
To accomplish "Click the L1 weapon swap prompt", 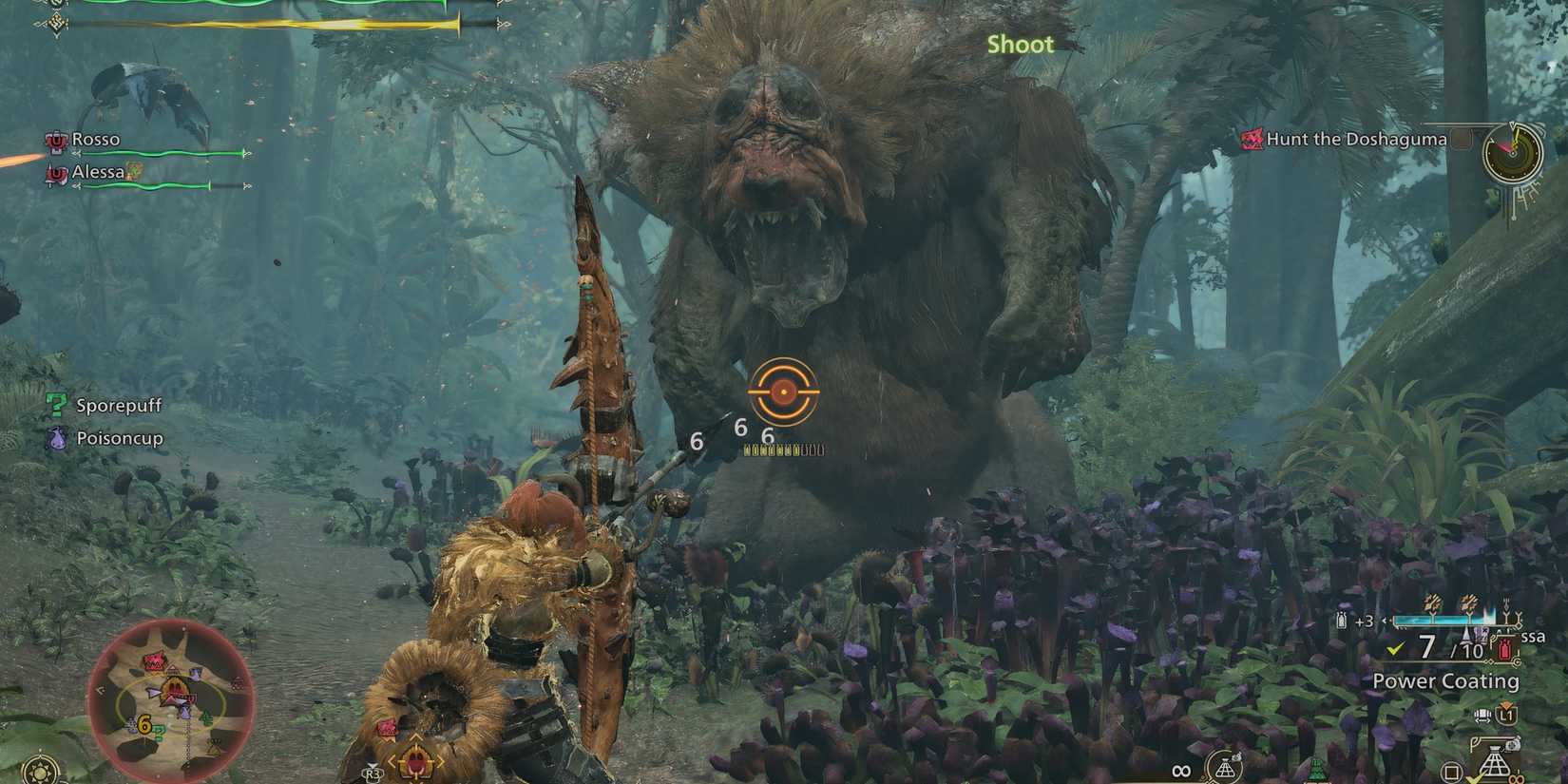I will pos(1506,714).
